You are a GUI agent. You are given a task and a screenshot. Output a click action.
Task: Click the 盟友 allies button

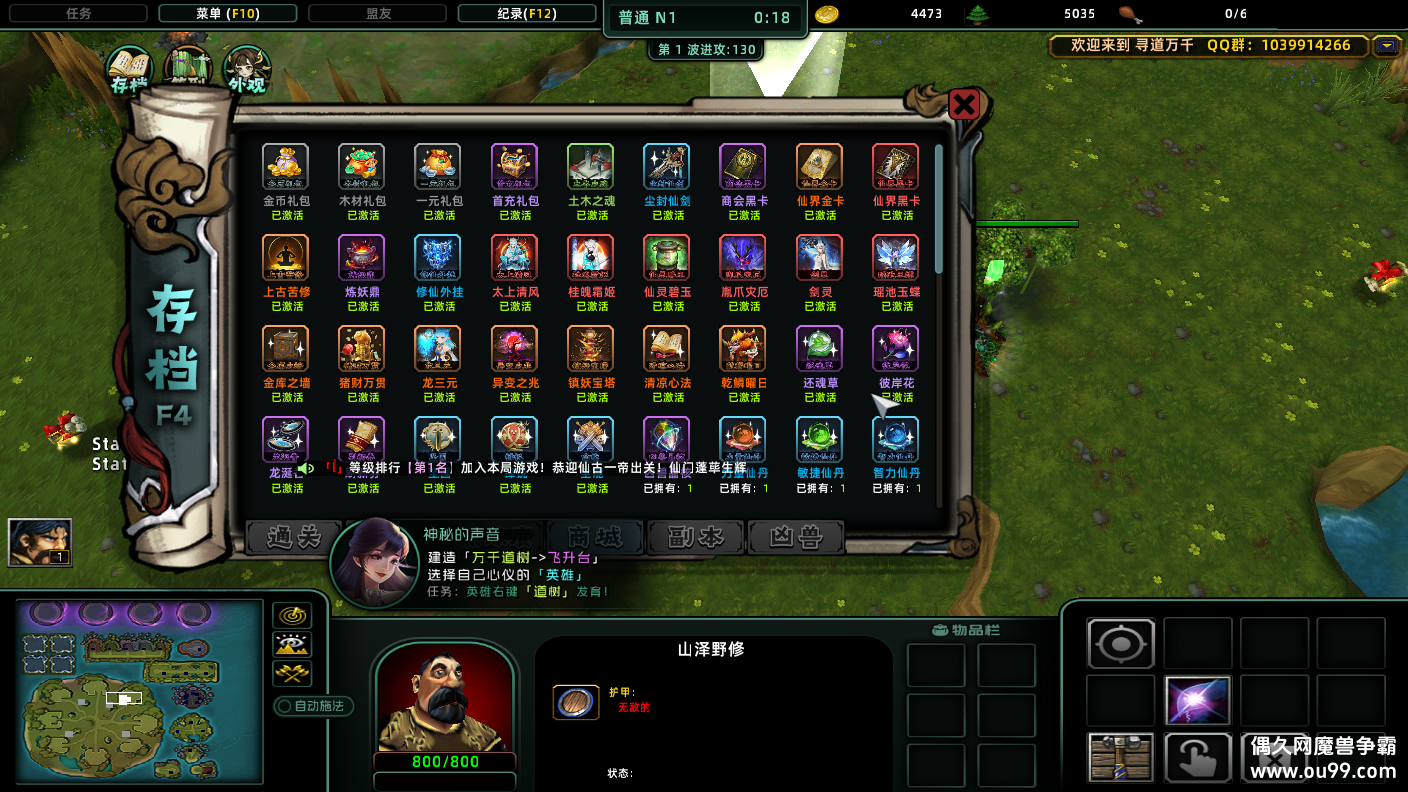[377, 13]
